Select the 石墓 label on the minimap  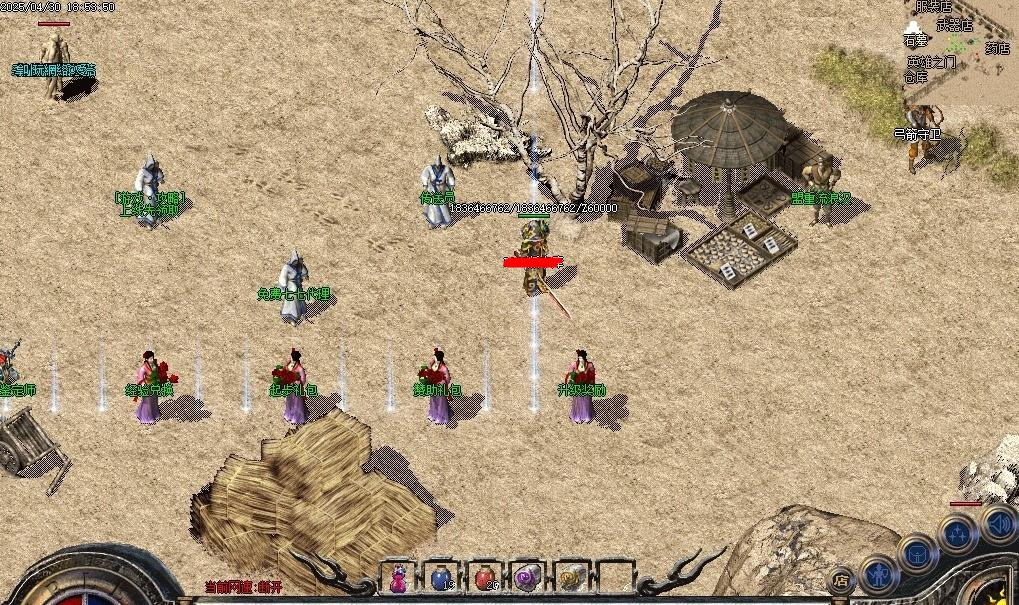click(916, 41)
